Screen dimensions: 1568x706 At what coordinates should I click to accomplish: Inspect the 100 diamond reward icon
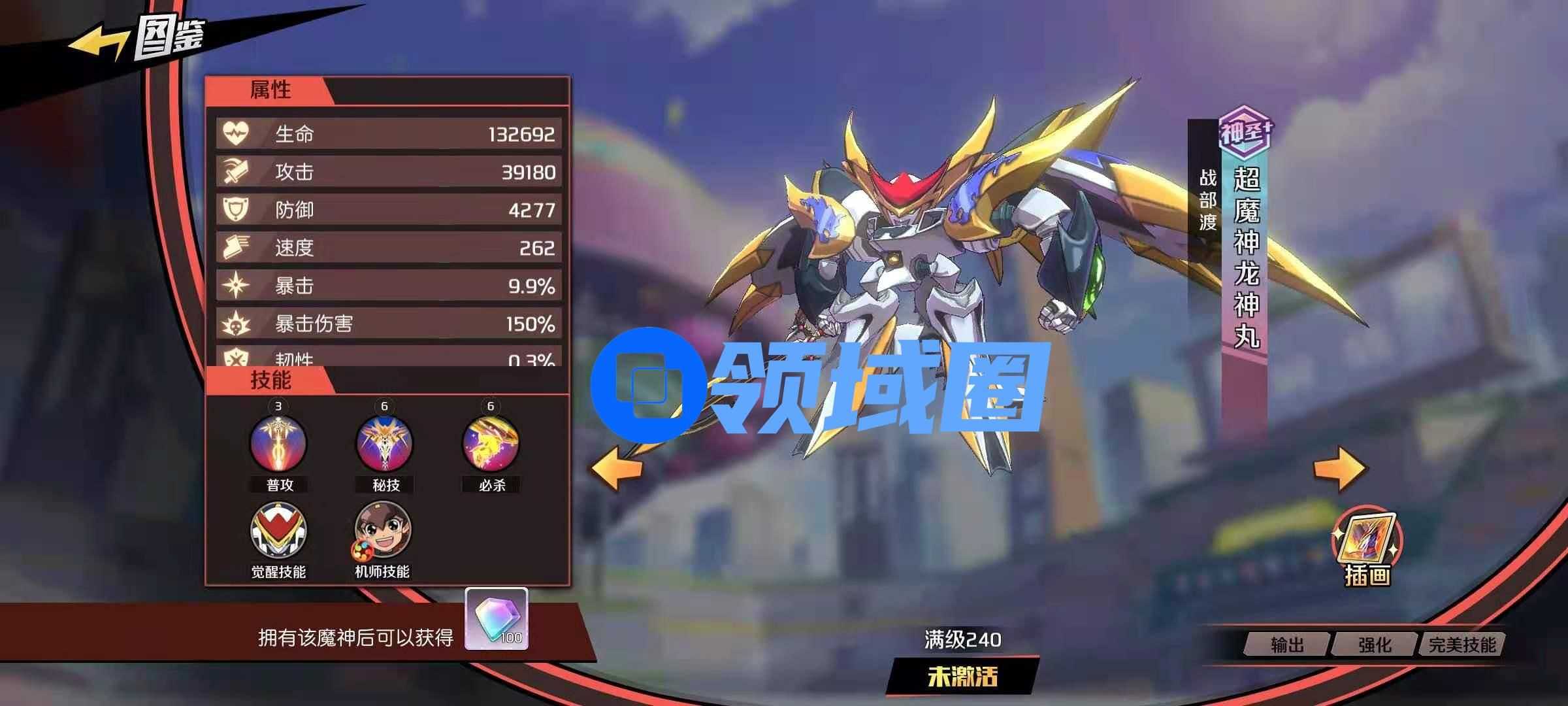click(x=497, y=619)
